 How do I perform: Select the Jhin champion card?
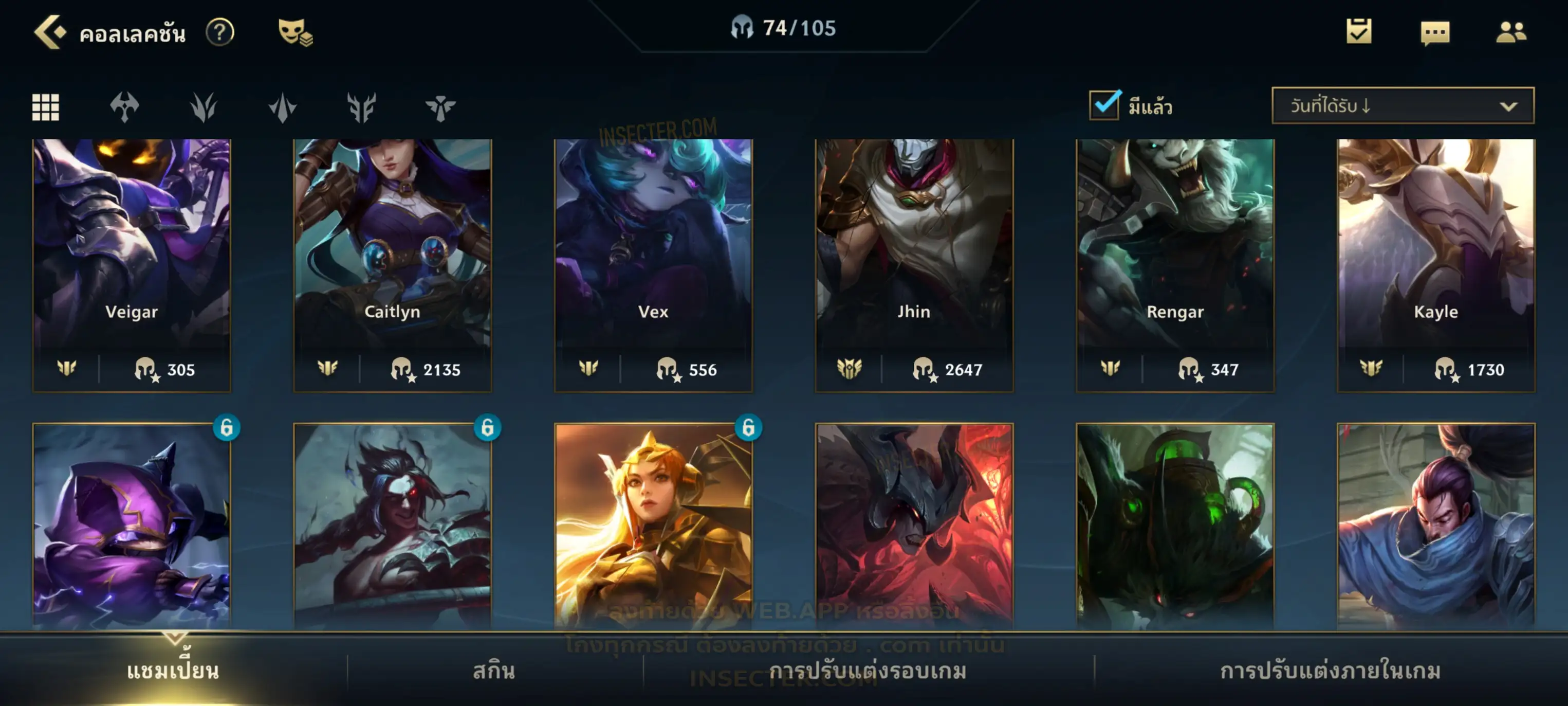914,265
